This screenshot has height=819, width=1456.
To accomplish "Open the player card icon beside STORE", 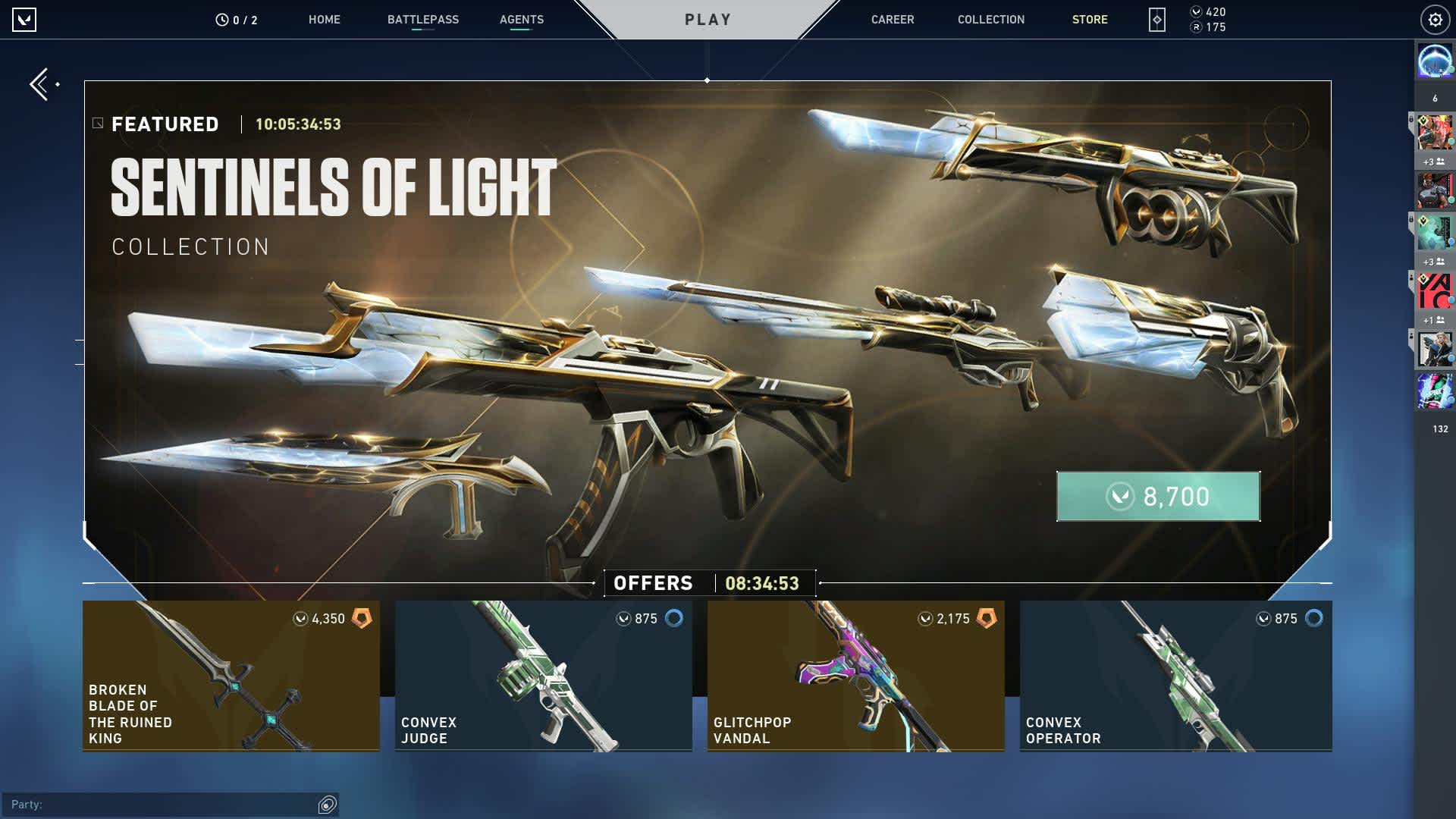I will (x=1156, y=20).
